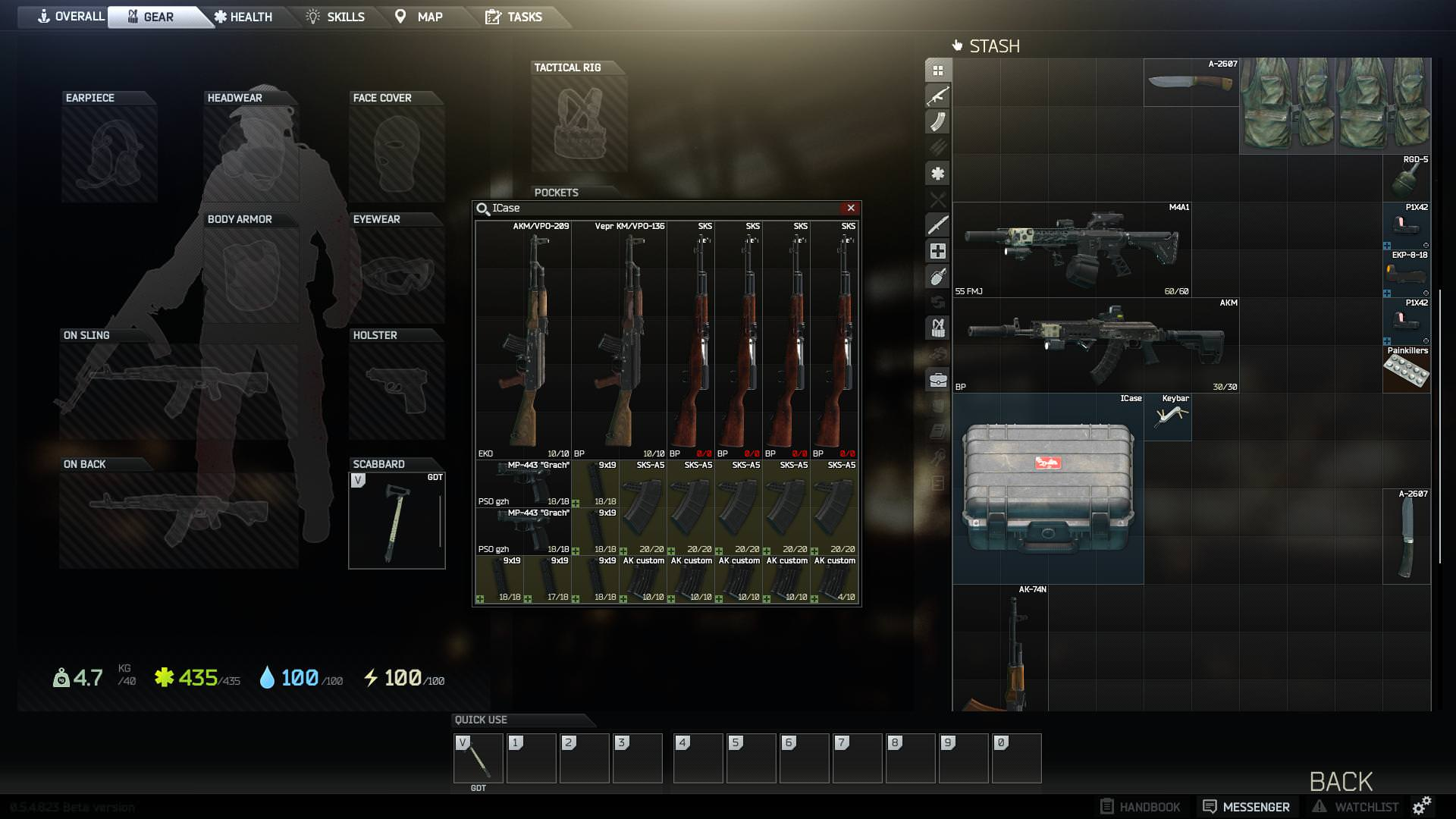Open the Handbook
Image resolution: width=1456 pixels, height=819 pixels.
[1140, 807]
